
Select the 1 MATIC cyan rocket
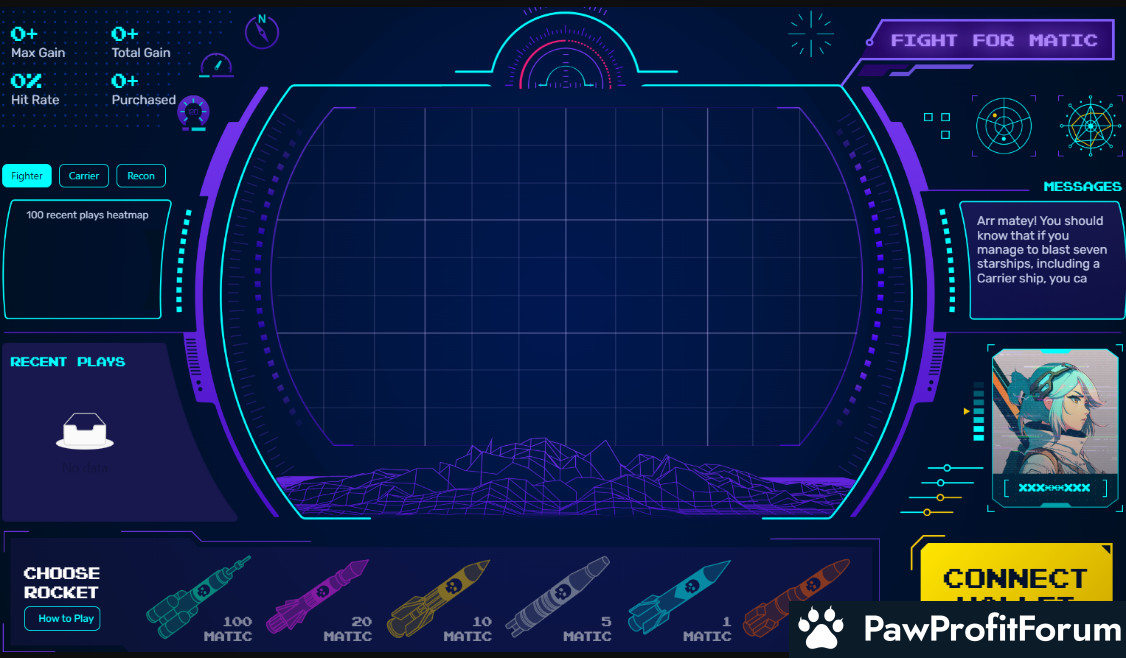tap(680, 599)
